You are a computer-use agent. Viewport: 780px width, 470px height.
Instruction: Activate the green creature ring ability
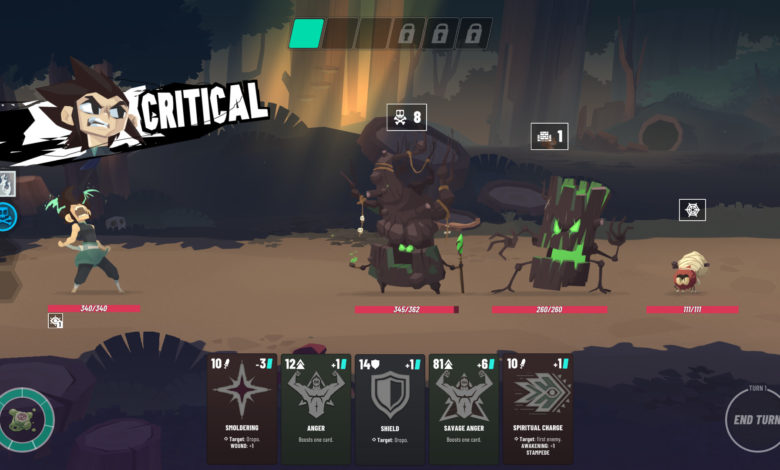pos(23,420)
